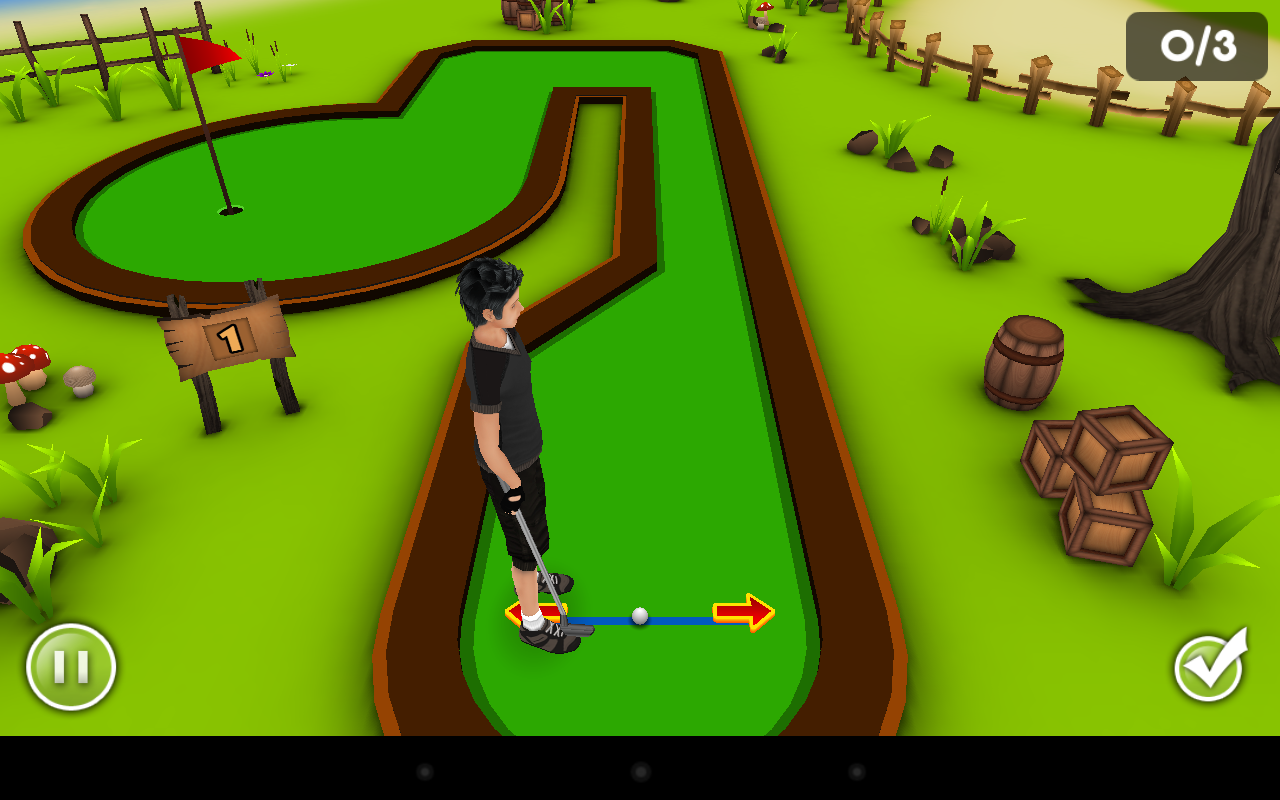Viewport: 1280px width, 800px height.
Task: Click the pause icon's circular button
Action: [70, 666]
